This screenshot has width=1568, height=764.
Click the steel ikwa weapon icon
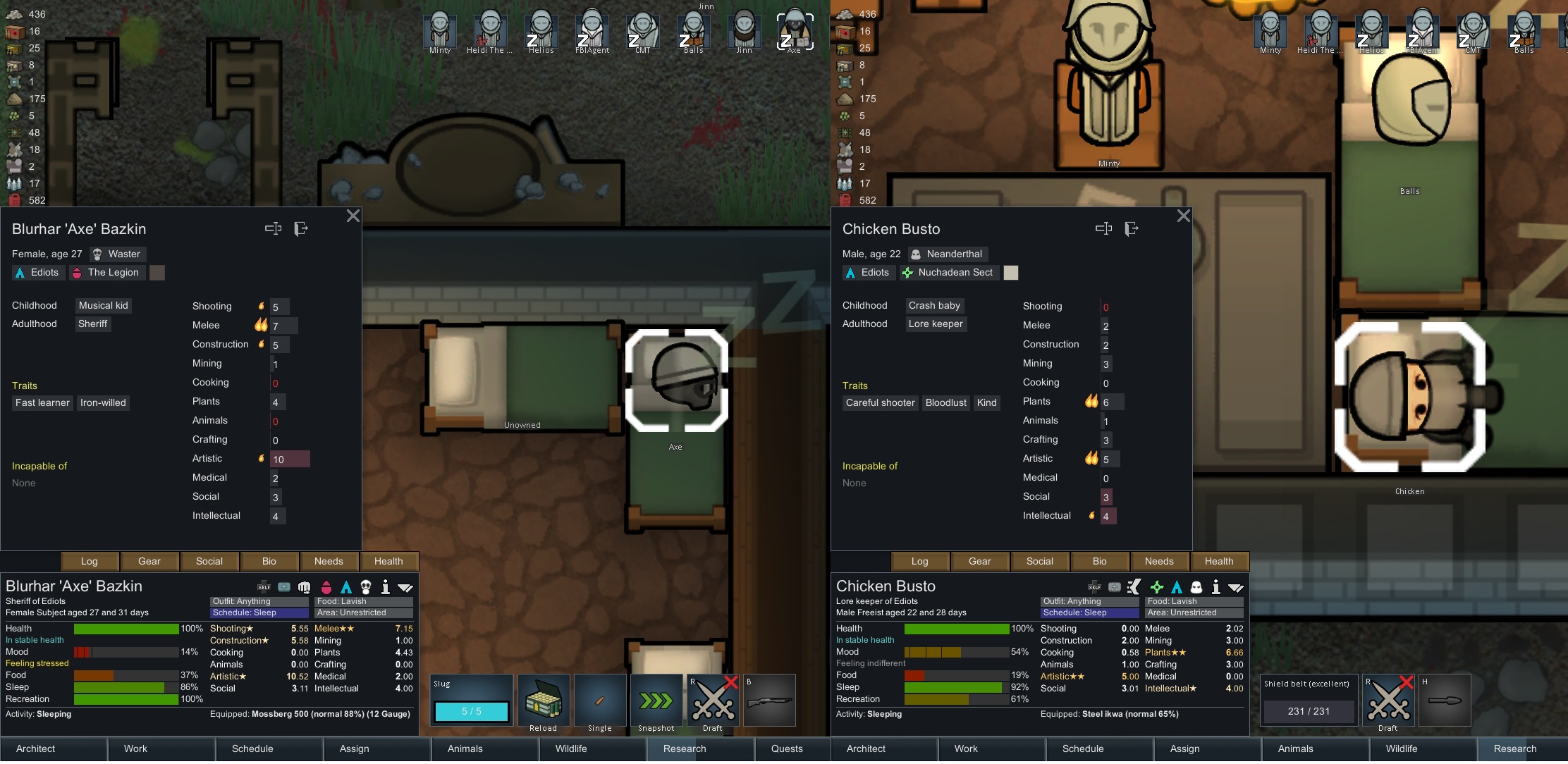tap(1445, 701)
